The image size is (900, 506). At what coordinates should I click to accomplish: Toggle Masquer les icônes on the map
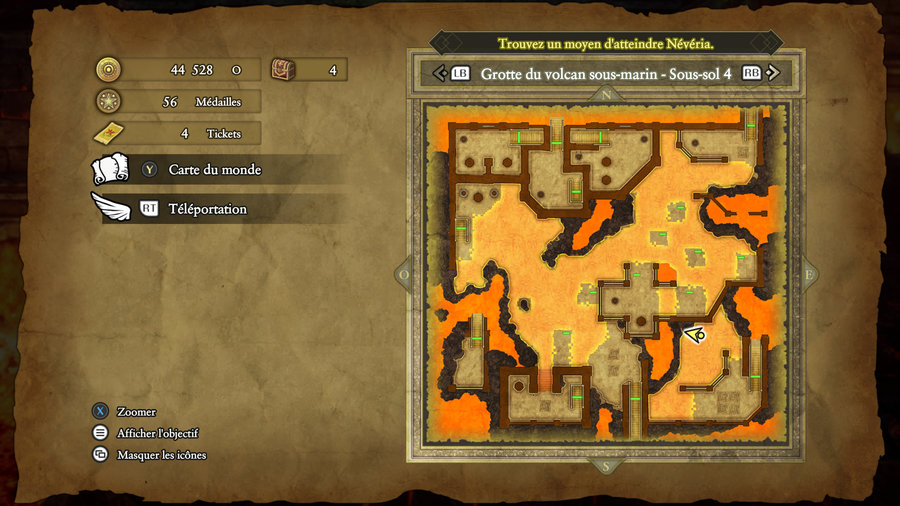pyautogui.click(x=161, y=455)
